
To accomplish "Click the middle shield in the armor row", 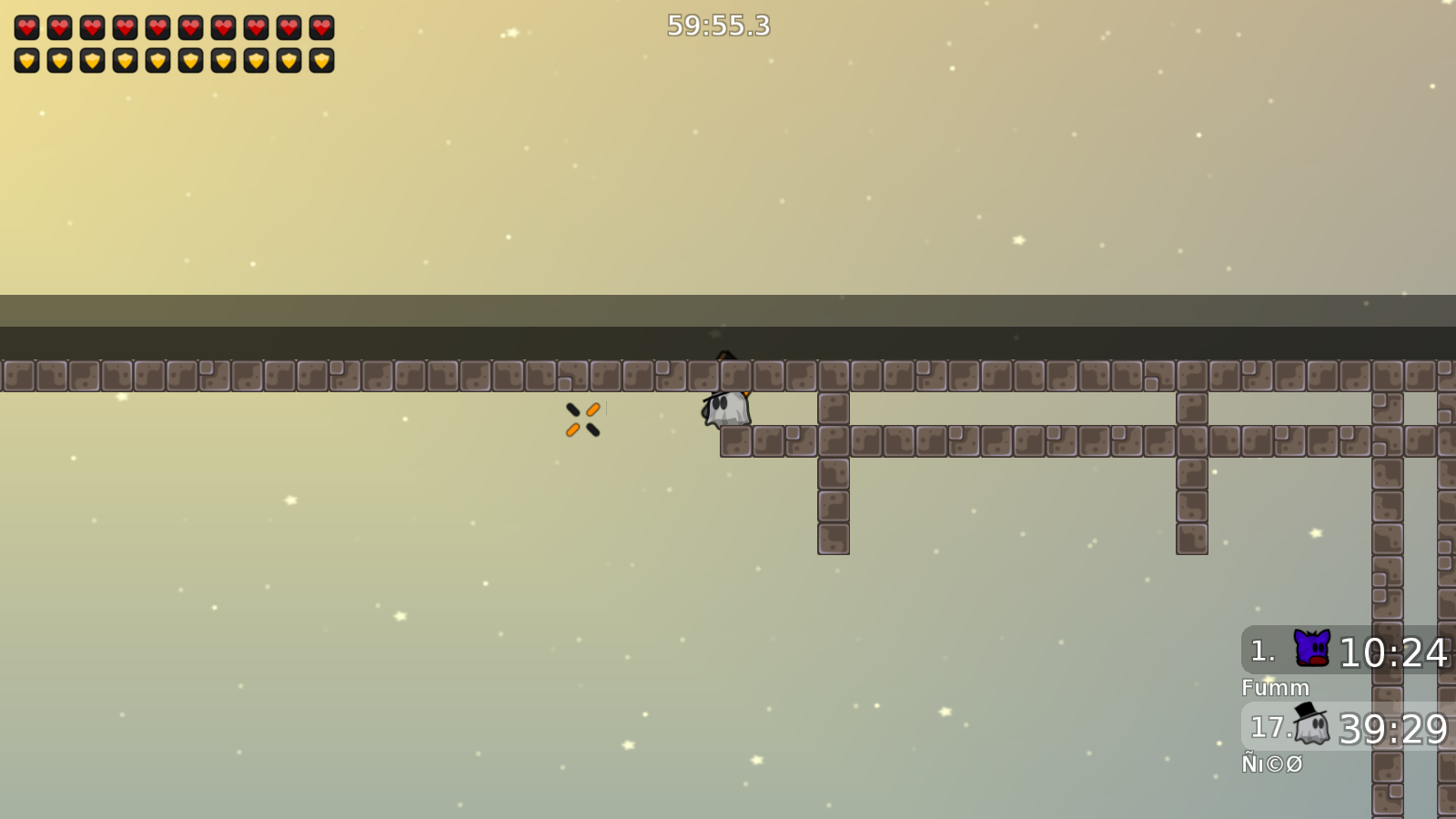I will (157, 60).
